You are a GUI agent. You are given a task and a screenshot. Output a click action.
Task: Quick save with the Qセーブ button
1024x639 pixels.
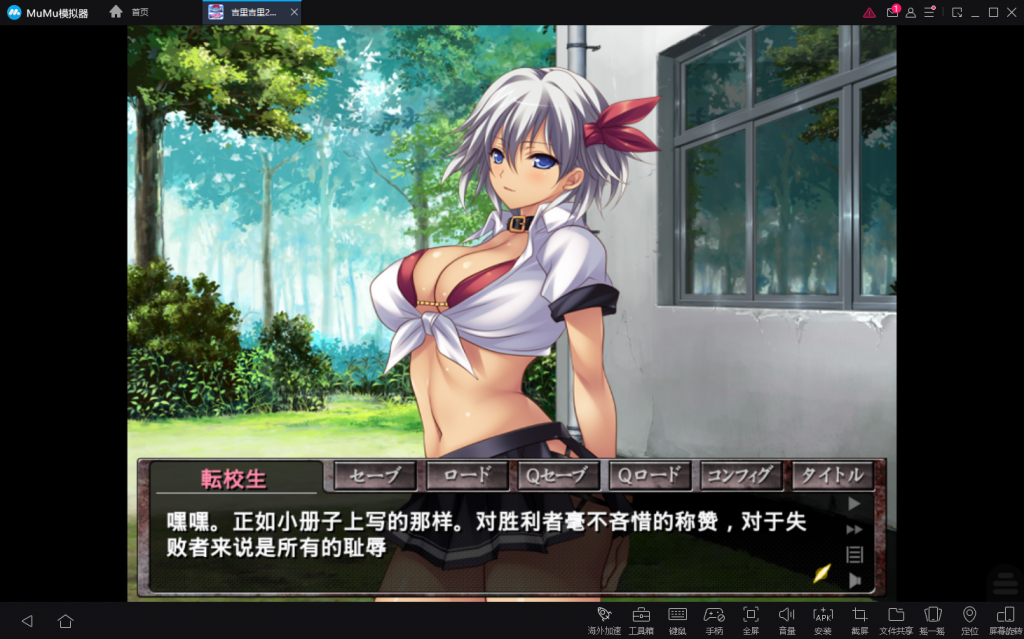tap(558, 476)
